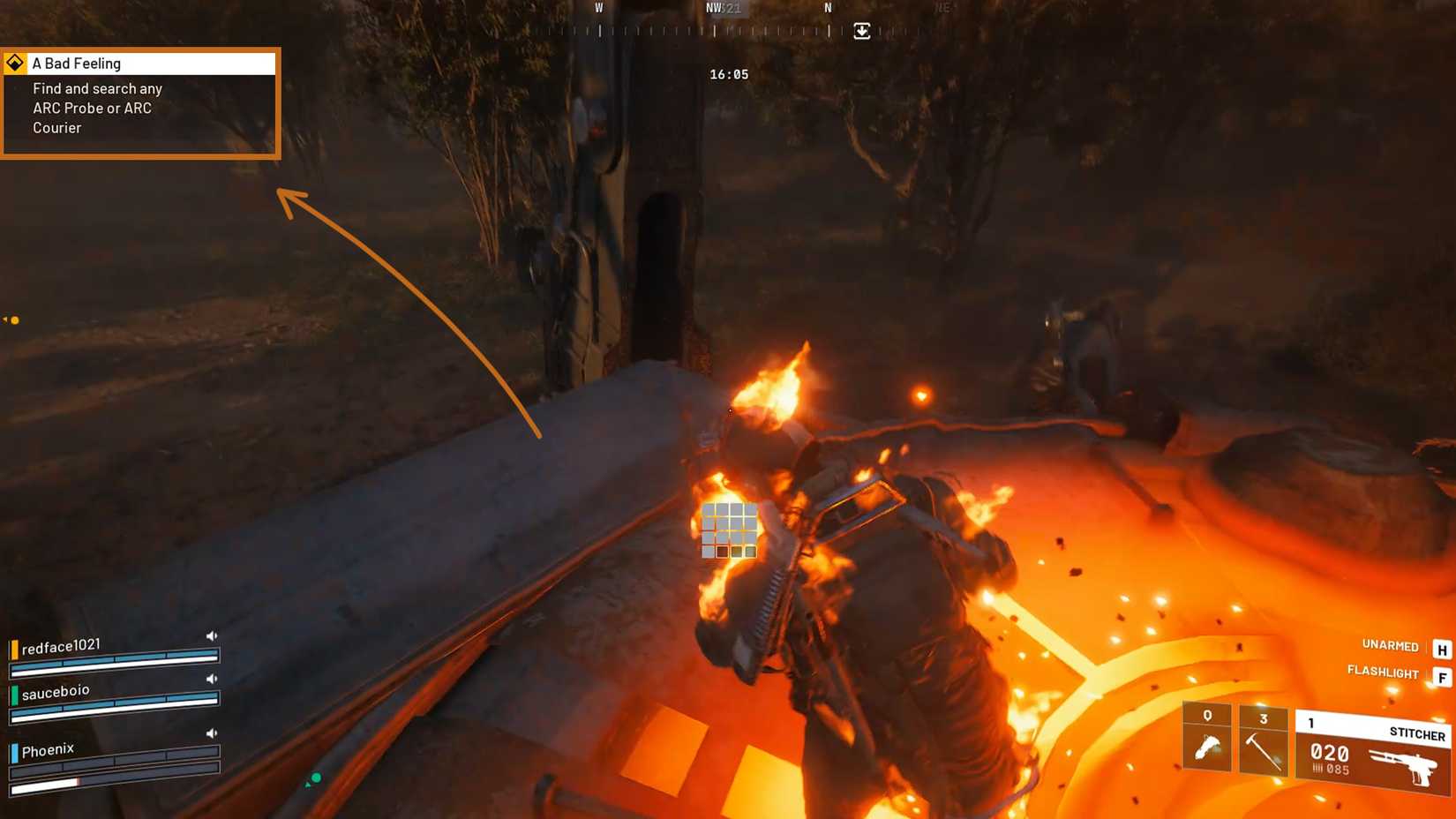Select the A Bad Feeling quest title
Image resolution: width=1456 pixels, height=819 pixels.
[x=77, y=63]
